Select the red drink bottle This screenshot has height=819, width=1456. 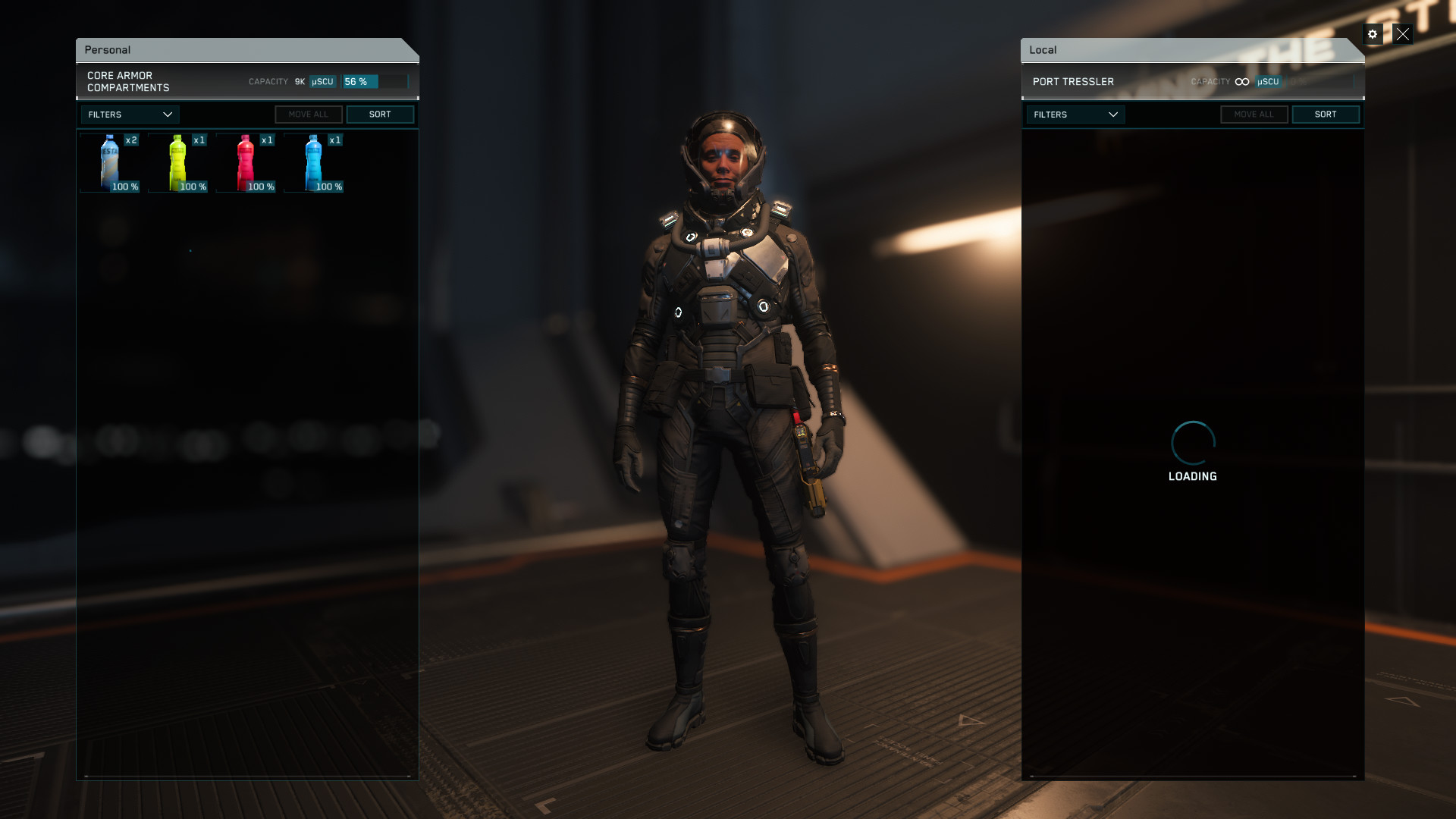tap(247, 162)
